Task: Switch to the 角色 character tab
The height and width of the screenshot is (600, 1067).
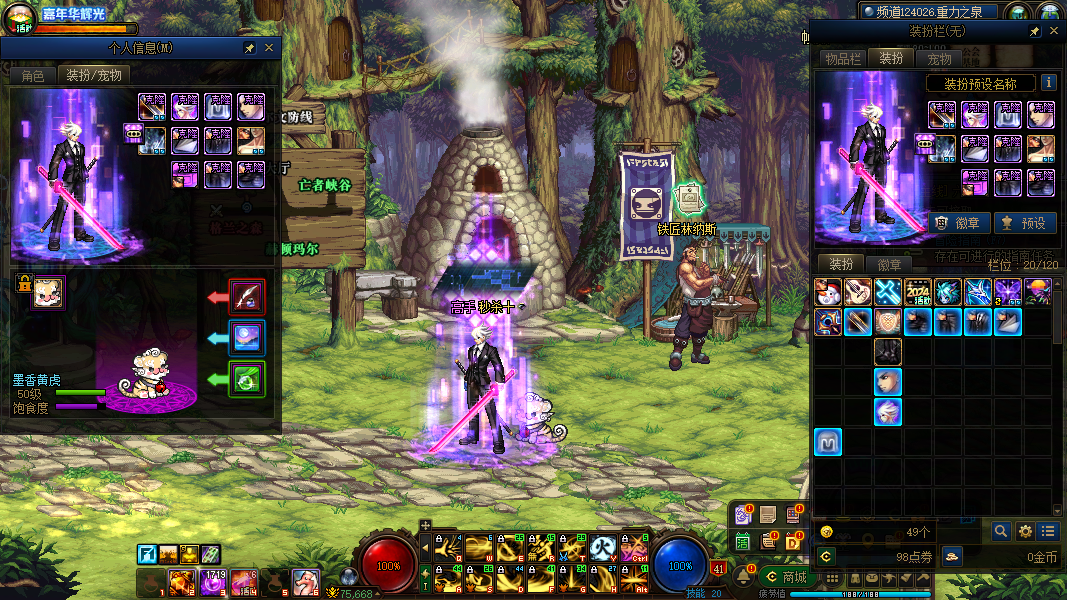Action: click(33, 75)
